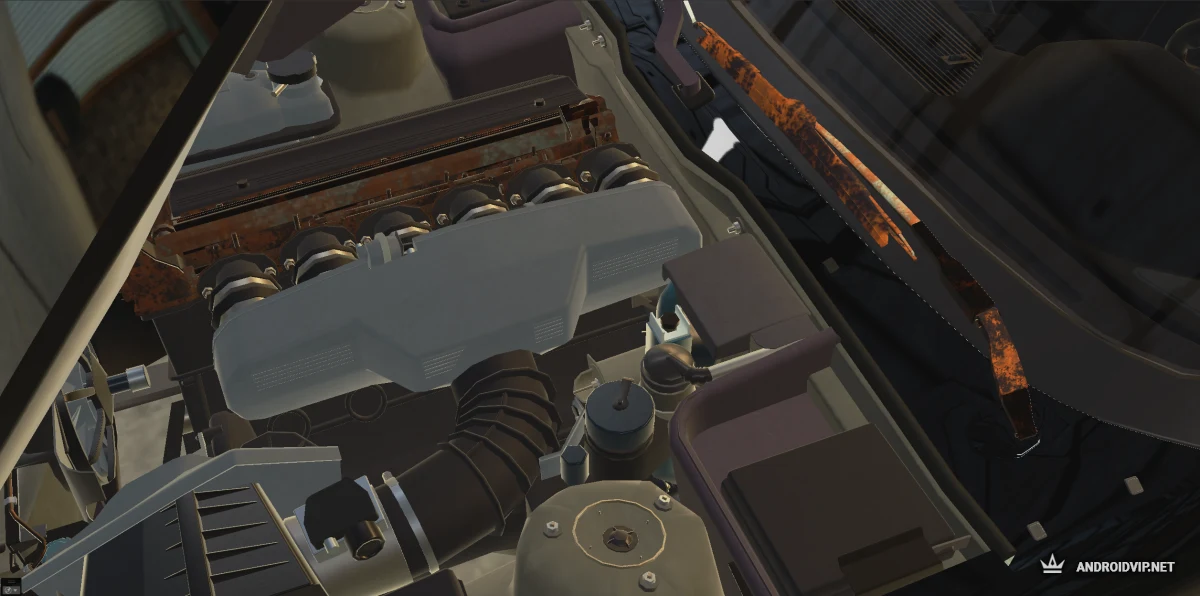1200x596 pixels.
Task: Open the tiny dropdown arrow widget
Action: [15, 590]
